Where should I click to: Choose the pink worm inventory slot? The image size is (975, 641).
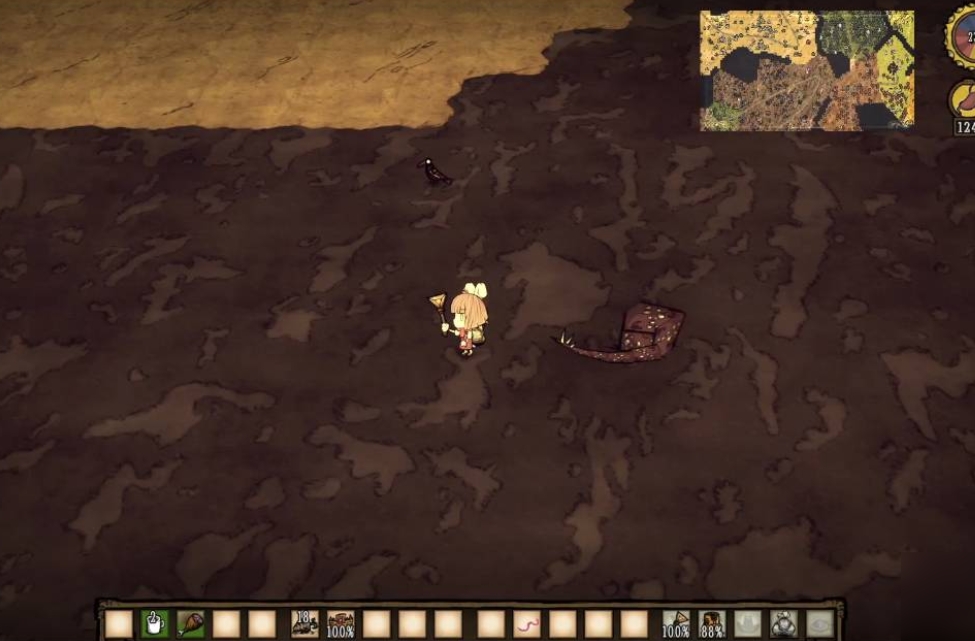[x=527, y=625]
